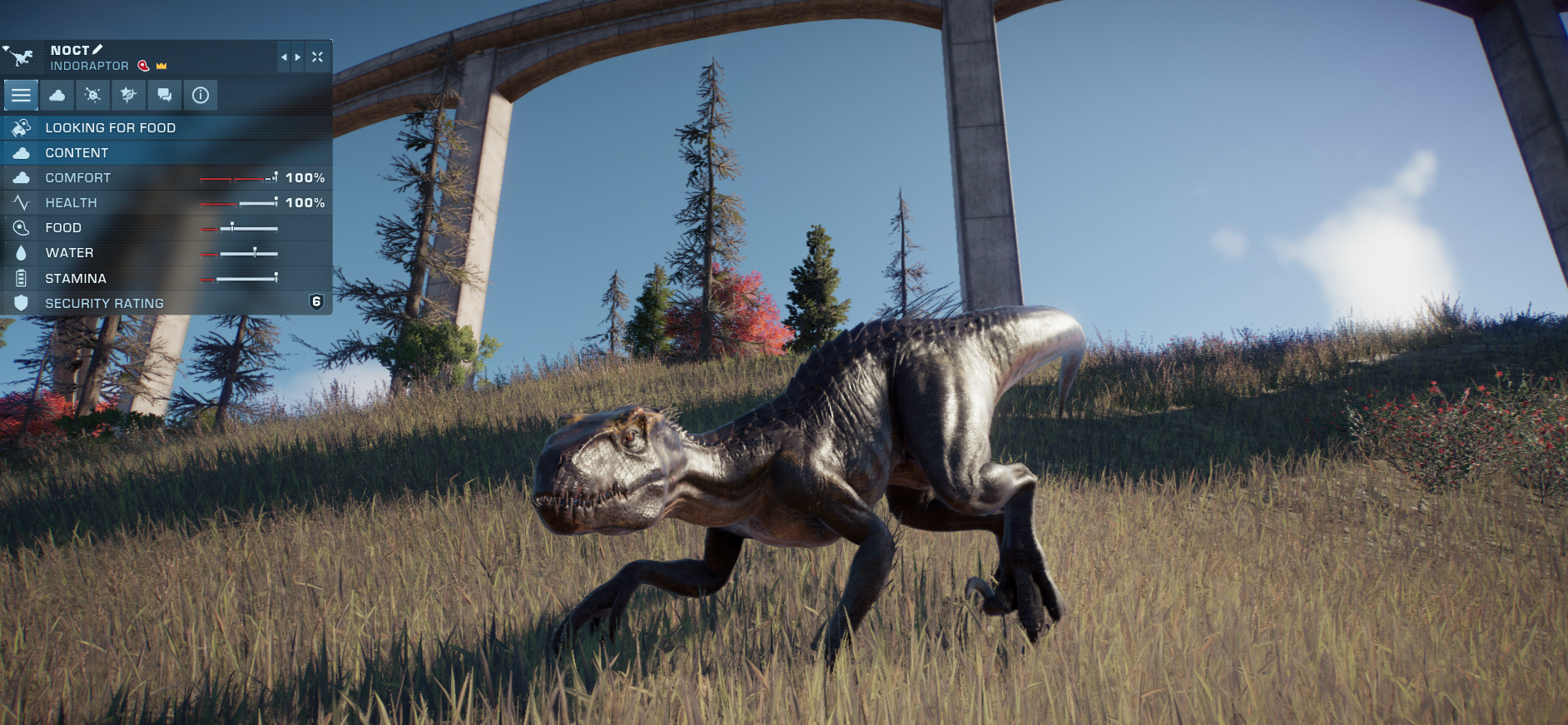Select the Security Rating row
The width and height of the screenshot is (1568, 725).
coord(166,304)
